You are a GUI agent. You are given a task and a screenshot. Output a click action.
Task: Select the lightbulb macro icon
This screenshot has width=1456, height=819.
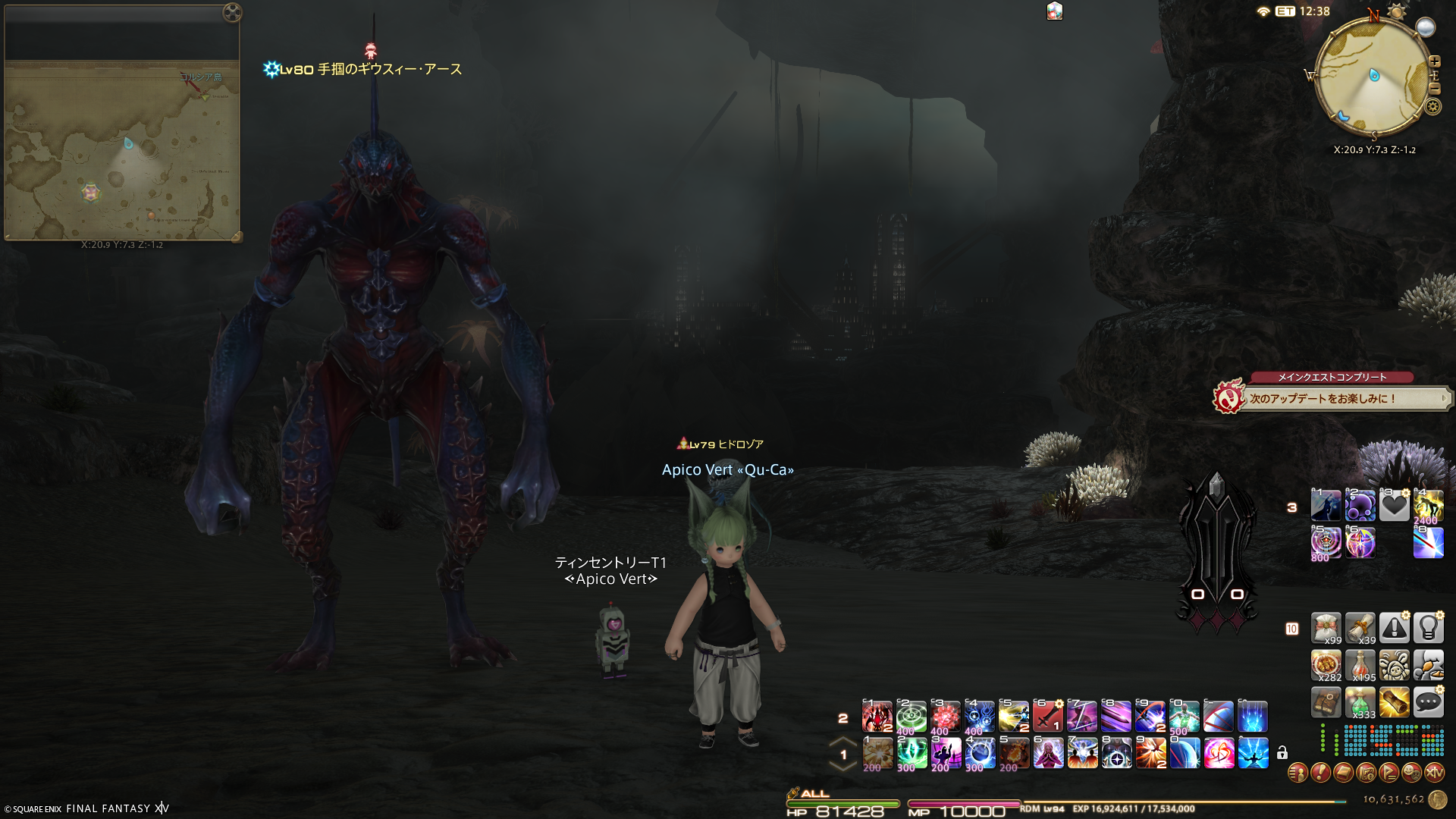pyautogui.click(x=1428, y=628)
